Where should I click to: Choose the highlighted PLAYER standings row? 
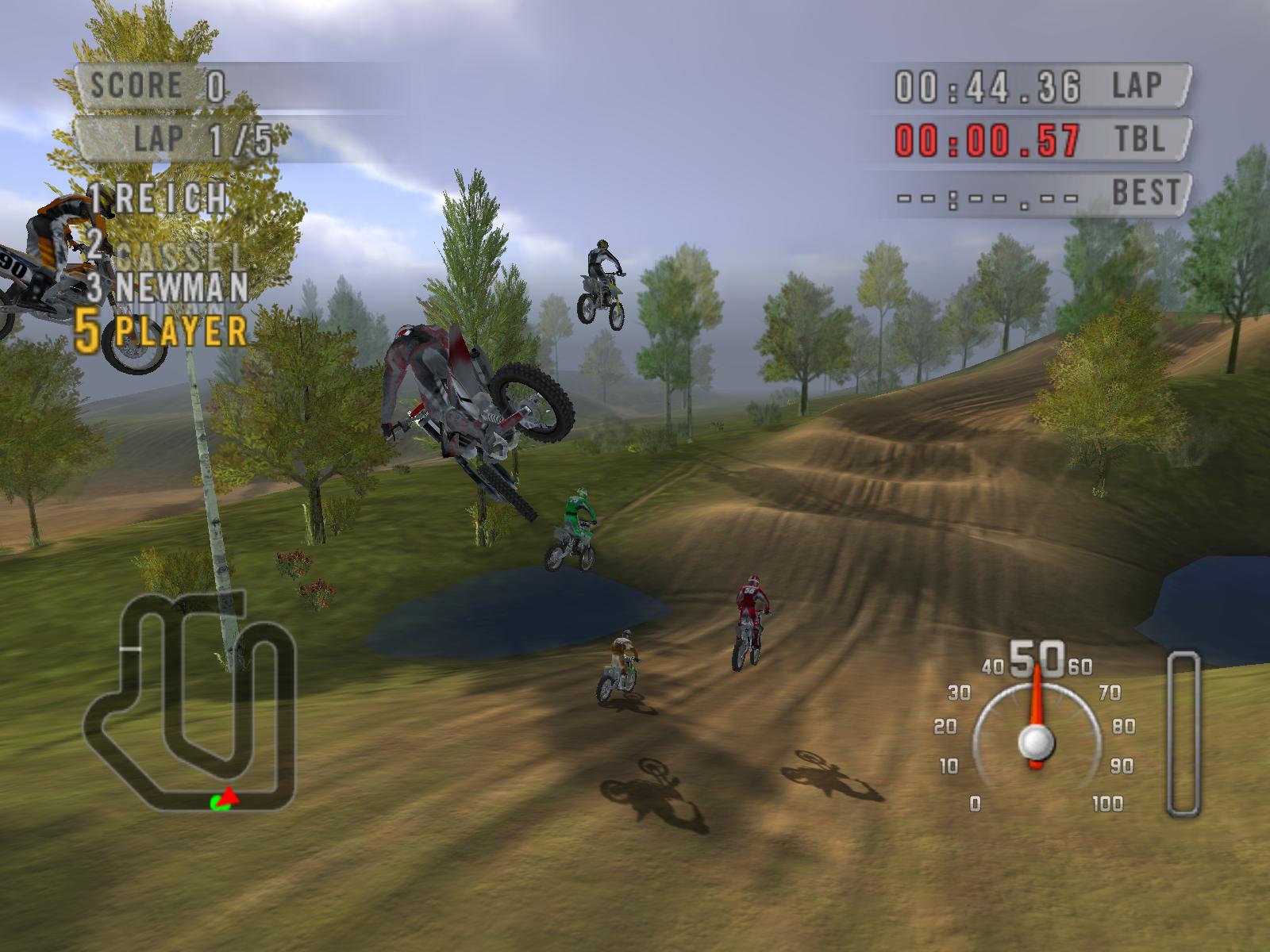[161, 332]
